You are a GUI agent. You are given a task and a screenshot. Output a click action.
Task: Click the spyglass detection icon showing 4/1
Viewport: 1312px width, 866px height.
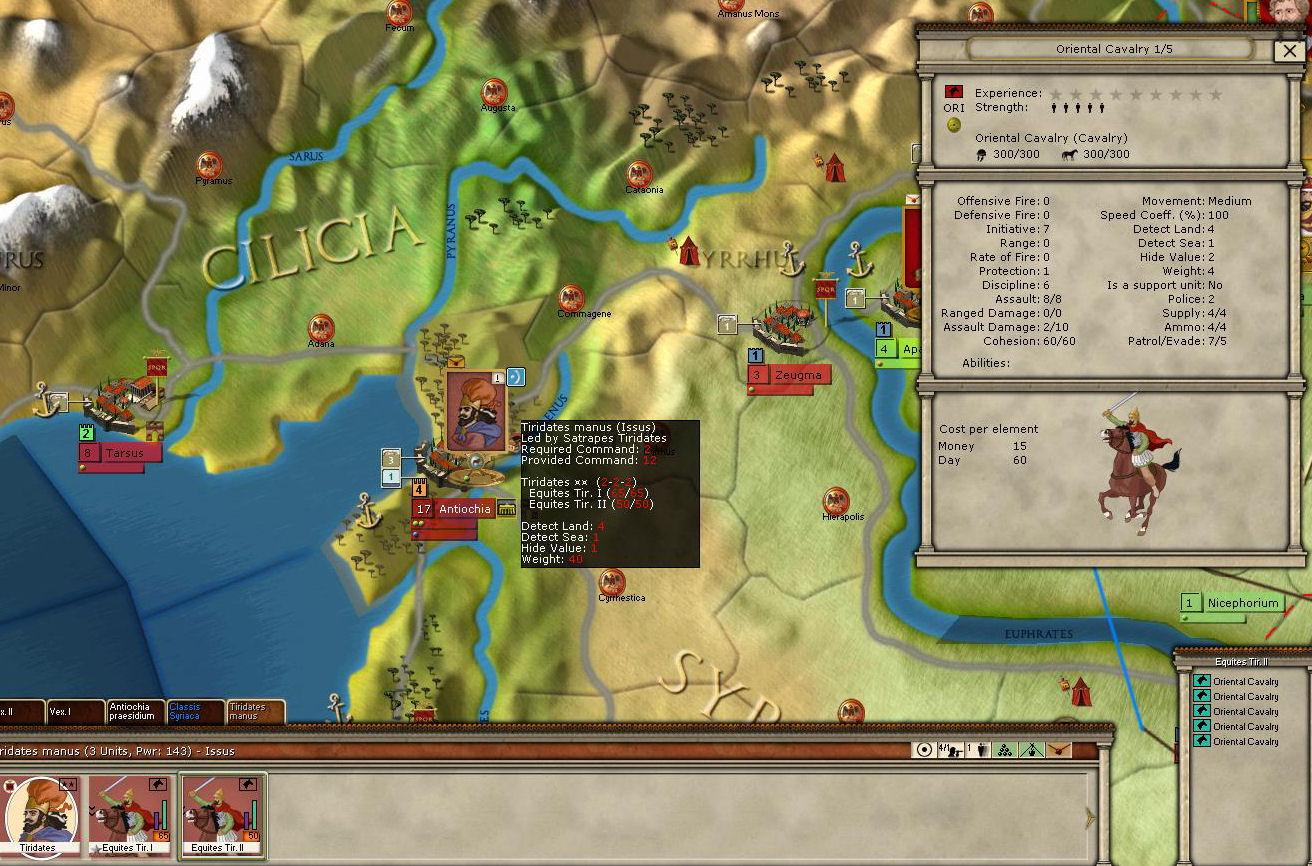[x=948, y=750]
